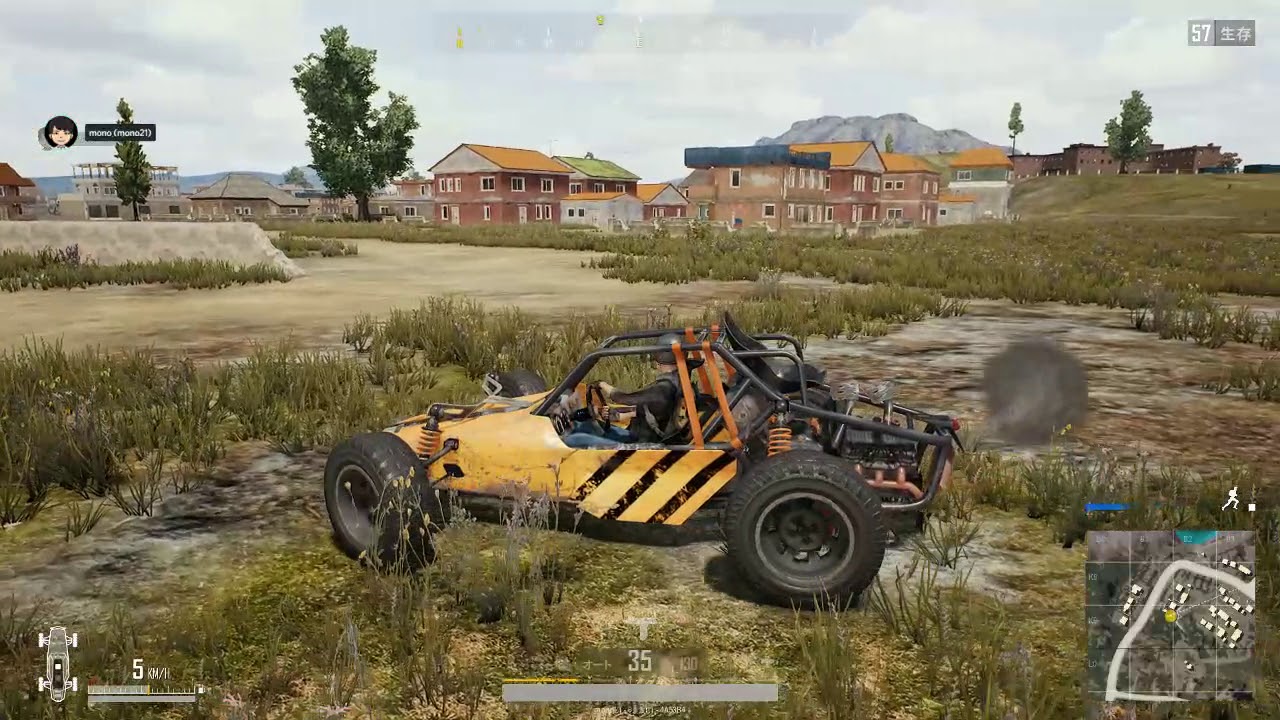Select the front-left tire on the vehicle diagram
The width and height of the screenshot is (1280, 720).
[x=42, y=639]
